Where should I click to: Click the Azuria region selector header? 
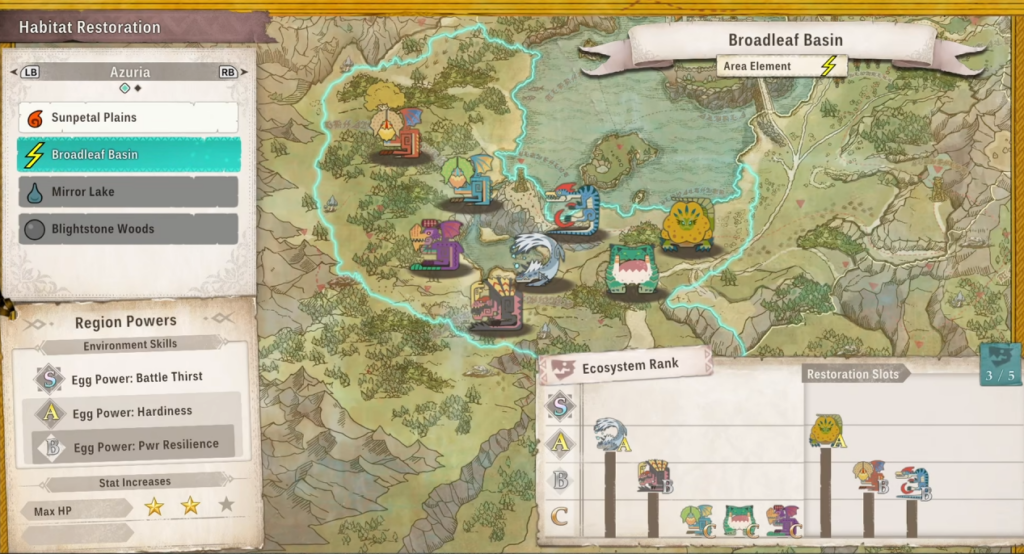[130, 72]
